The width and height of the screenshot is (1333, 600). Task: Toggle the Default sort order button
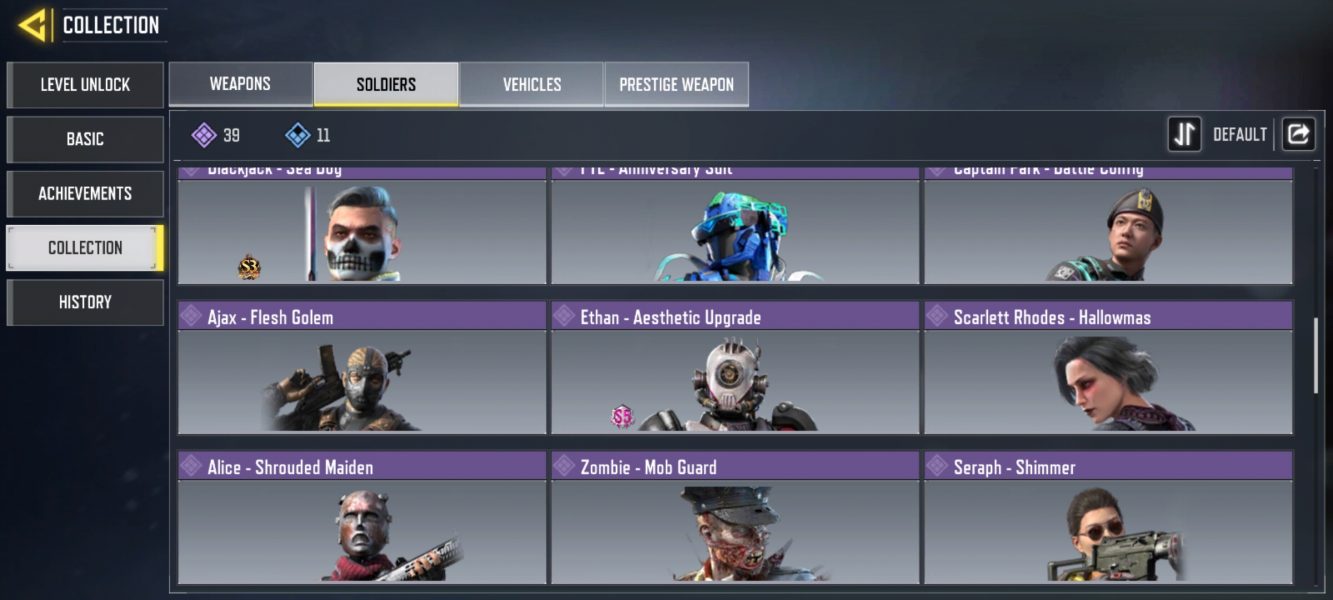pos(1185,134)
